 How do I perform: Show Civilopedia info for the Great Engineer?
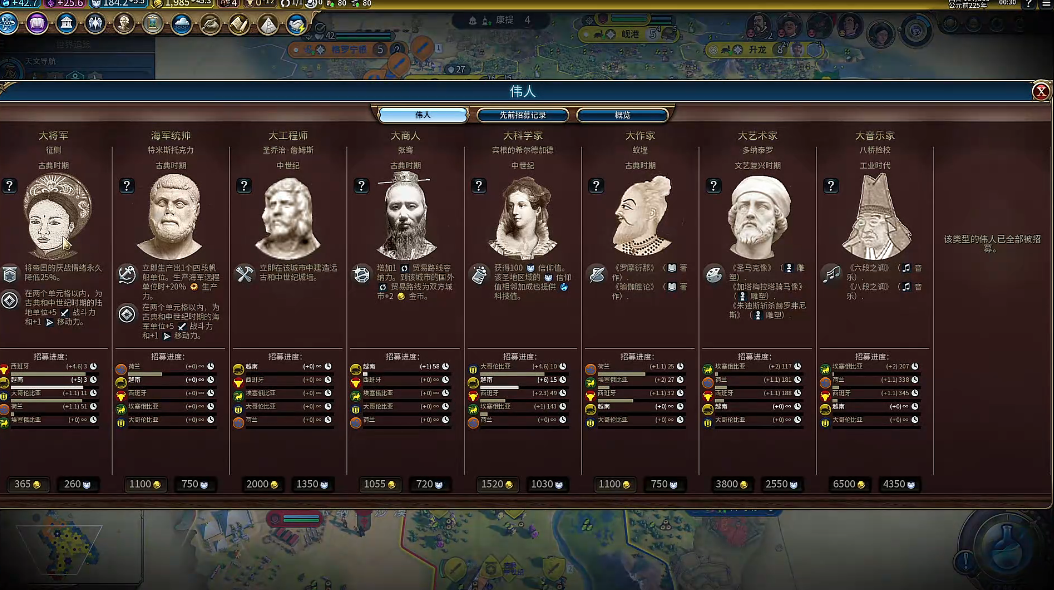(x=243, y=186)
